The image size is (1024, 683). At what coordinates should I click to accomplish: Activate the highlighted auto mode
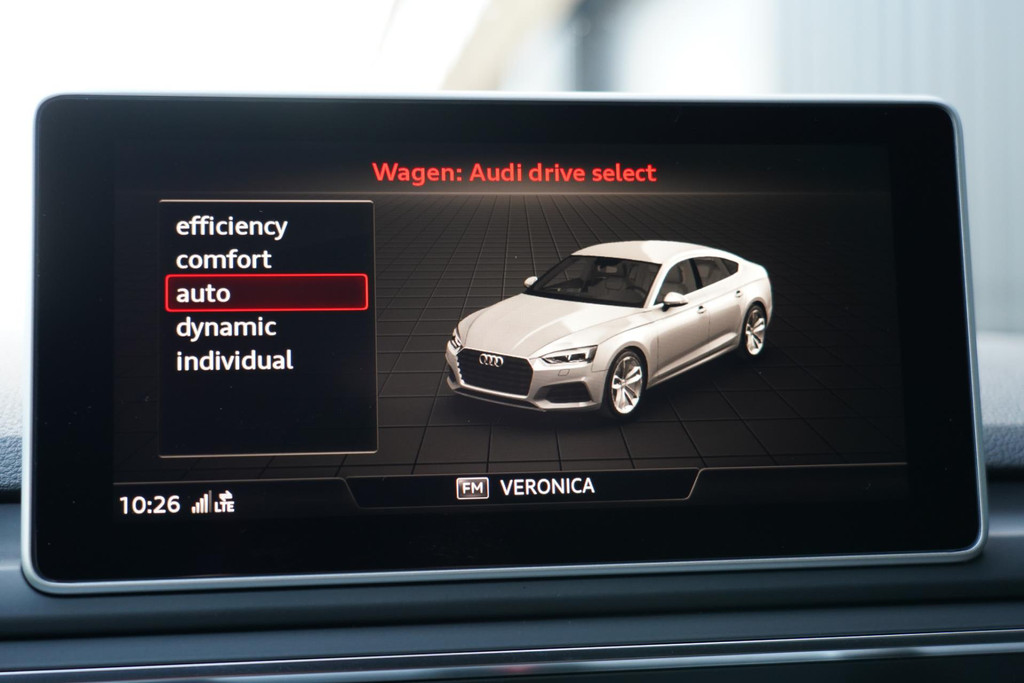[x=266, y=293]
